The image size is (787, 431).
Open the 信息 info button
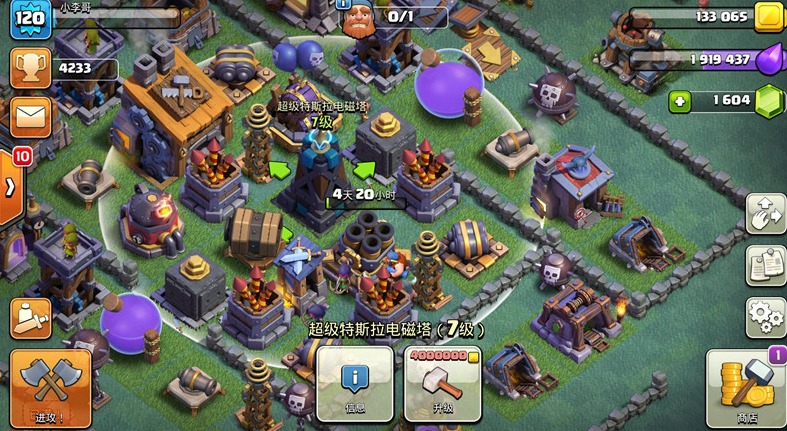click(354, 383)
